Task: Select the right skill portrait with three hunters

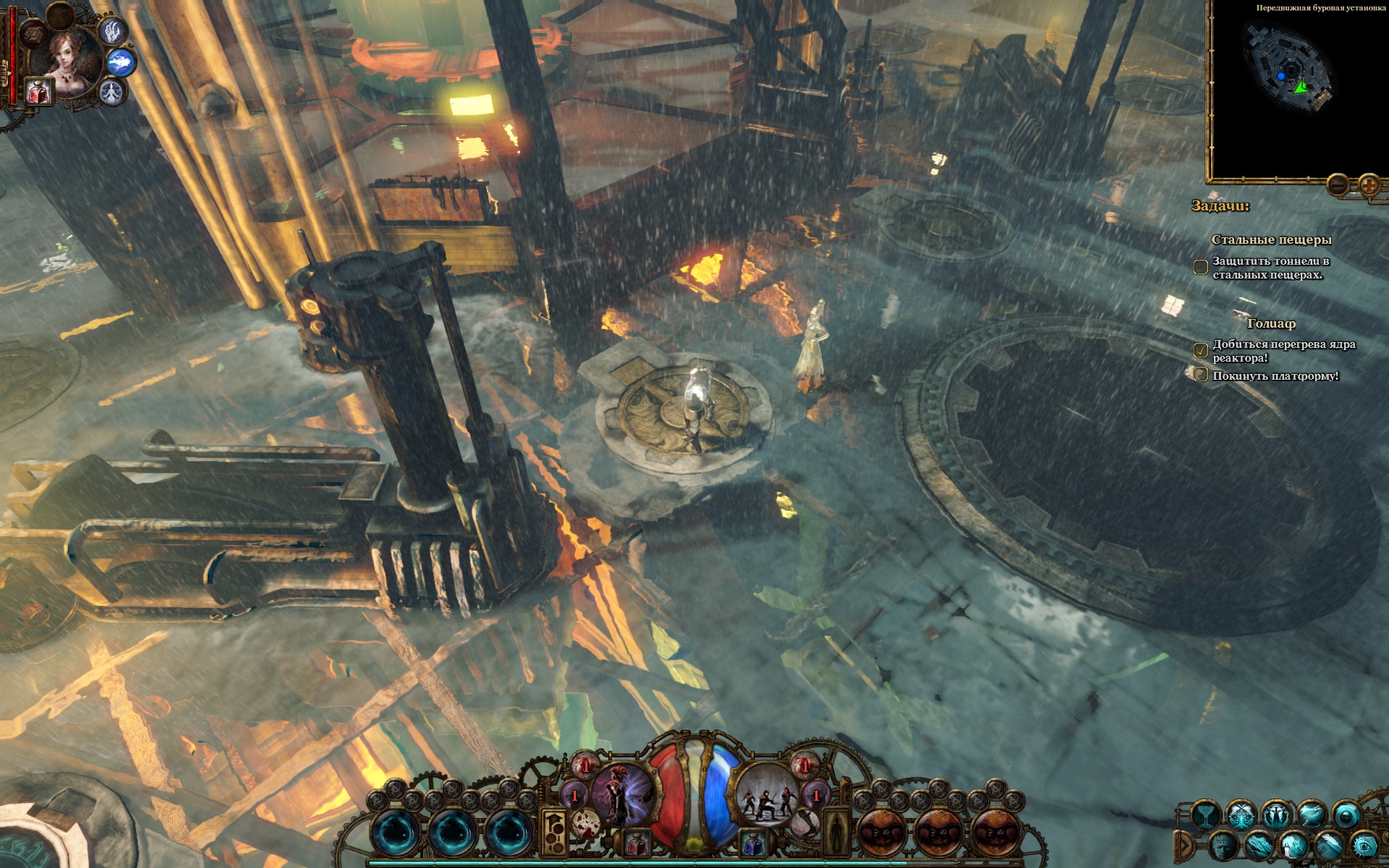Action: pos(766,794)
